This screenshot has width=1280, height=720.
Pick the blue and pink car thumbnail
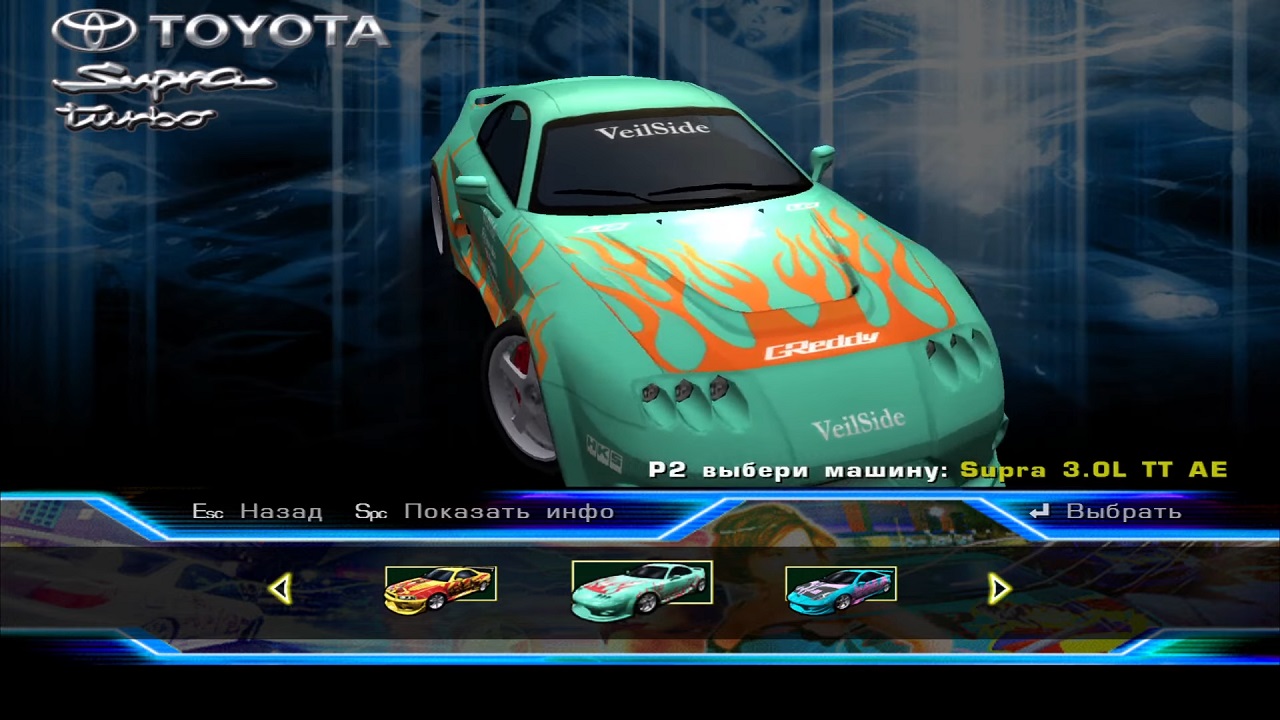[841, 589]
